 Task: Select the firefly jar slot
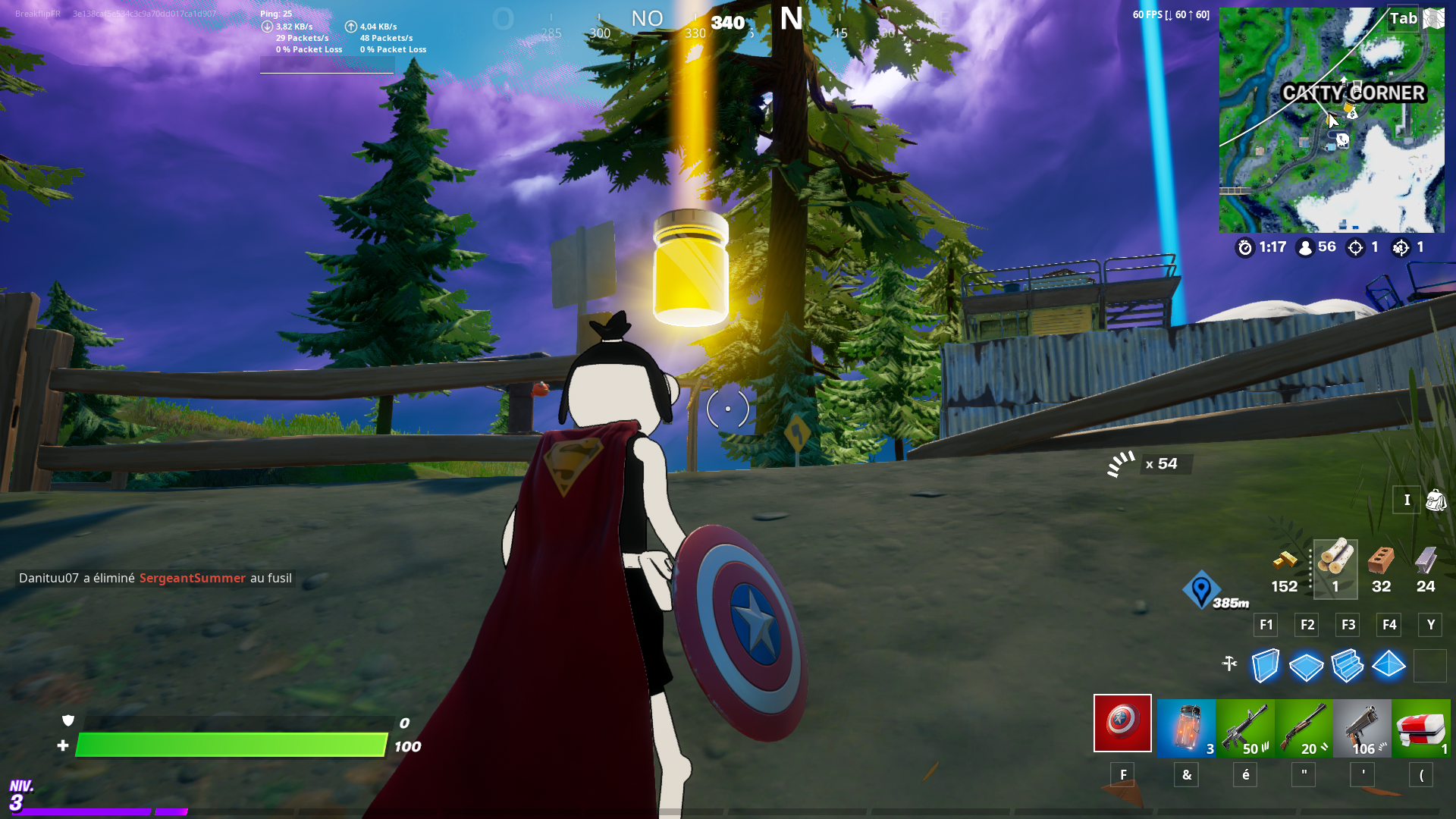click(1186, 728)
